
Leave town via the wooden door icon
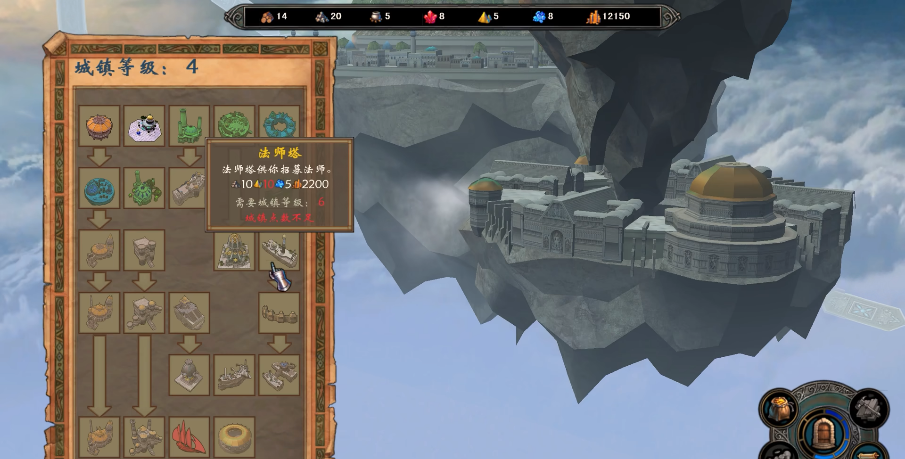click(823, 434)
